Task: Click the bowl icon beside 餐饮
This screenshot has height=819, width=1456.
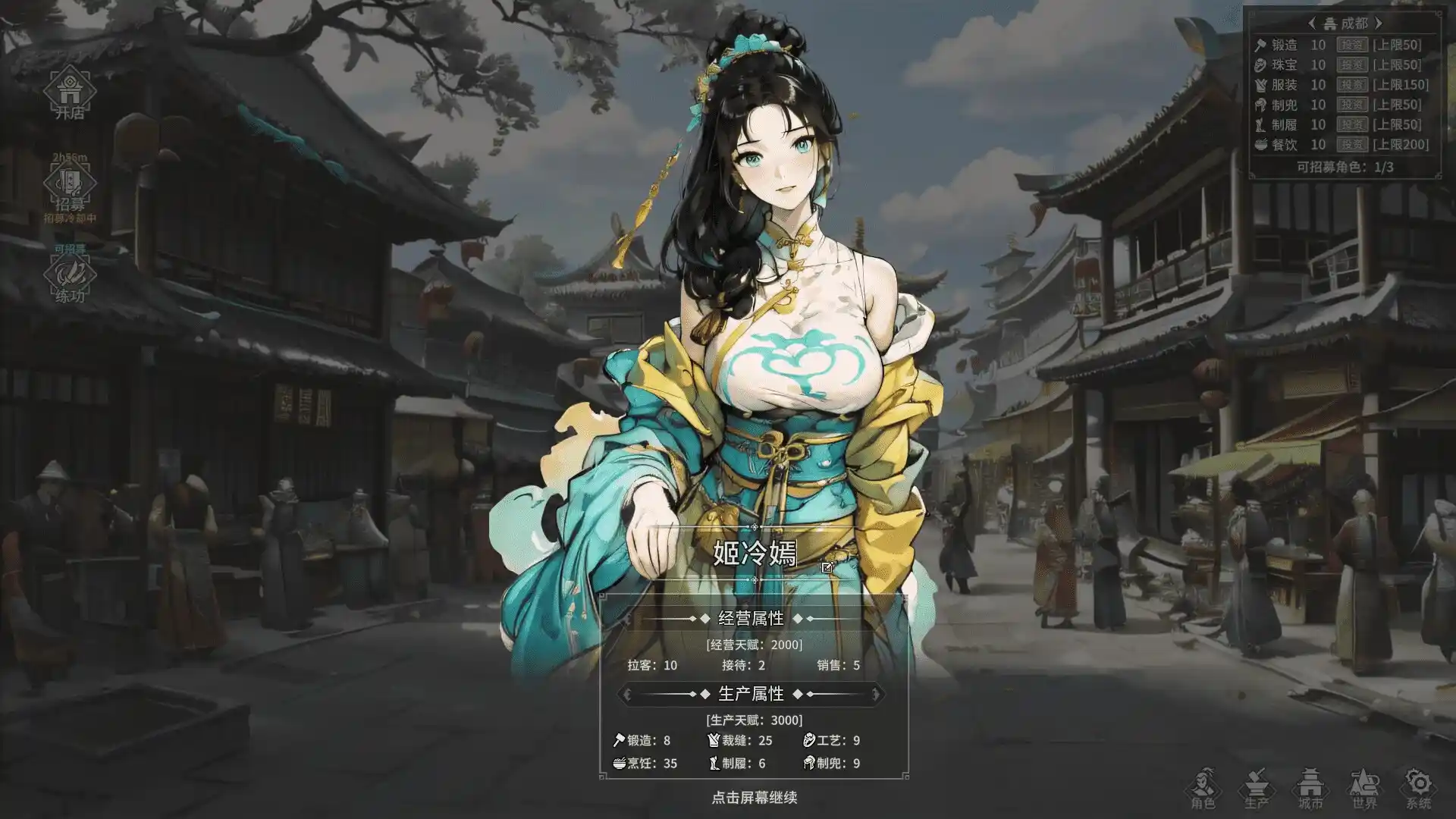Action: pyautogui.click(x=1261, y=146)
